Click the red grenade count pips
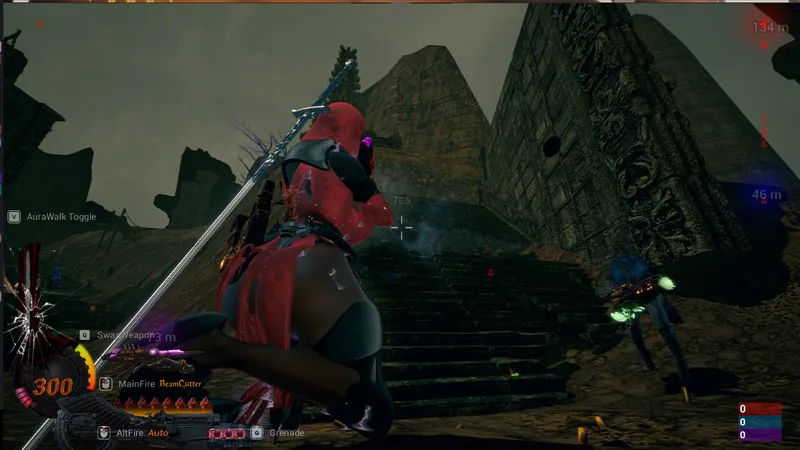 (227, 433)
